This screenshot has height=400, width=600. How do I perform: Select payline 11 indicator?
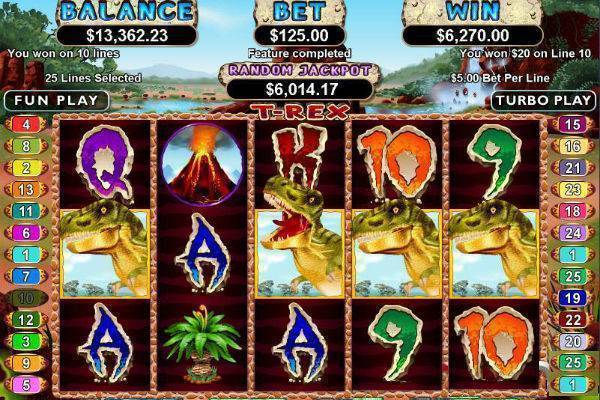coord(26,211)
